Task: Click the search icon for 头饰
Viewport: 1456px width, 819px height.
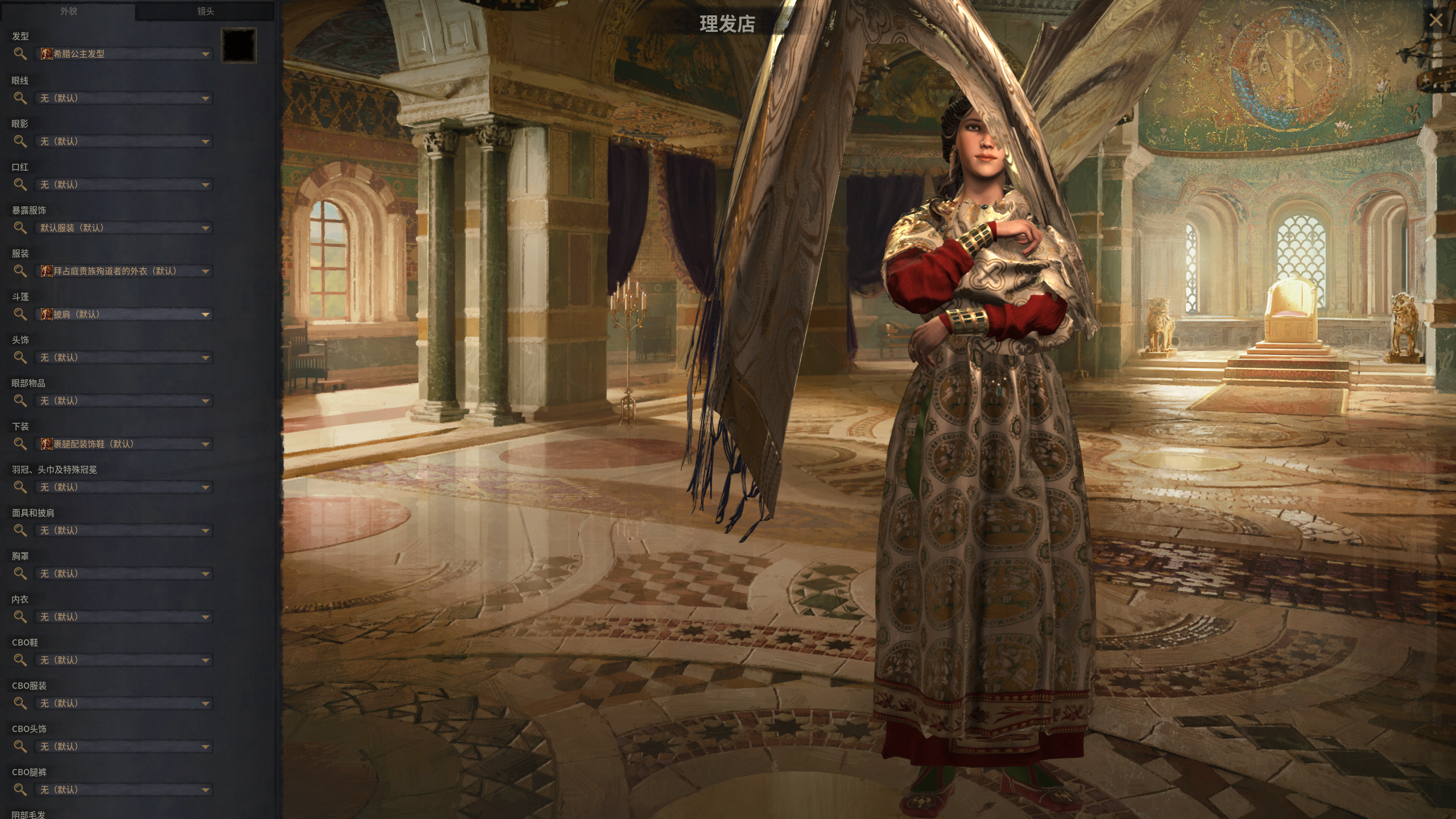Action: click(x=21, y=357)
